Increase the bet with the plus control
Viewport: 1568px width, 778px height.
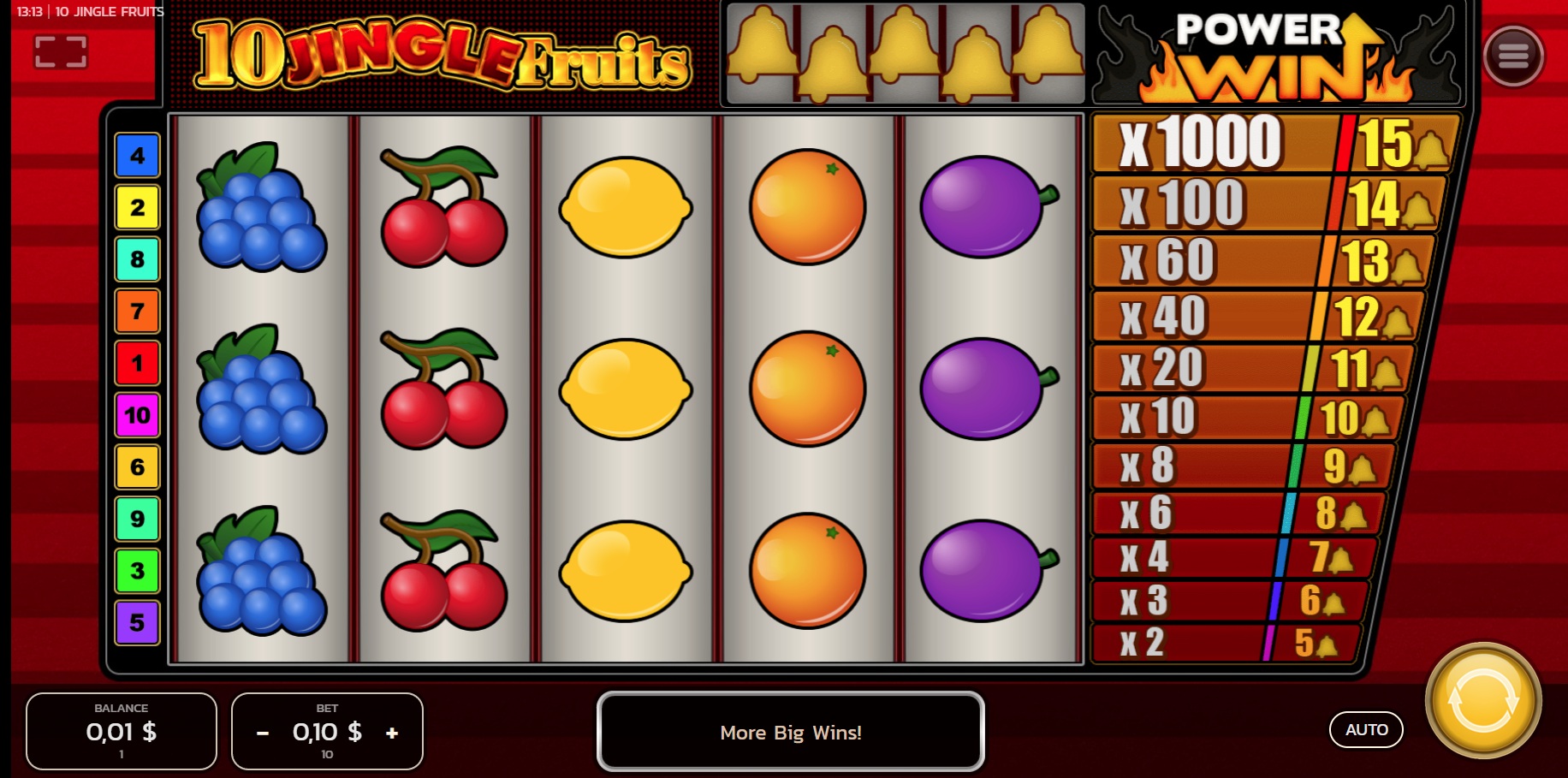coord(393,732)
